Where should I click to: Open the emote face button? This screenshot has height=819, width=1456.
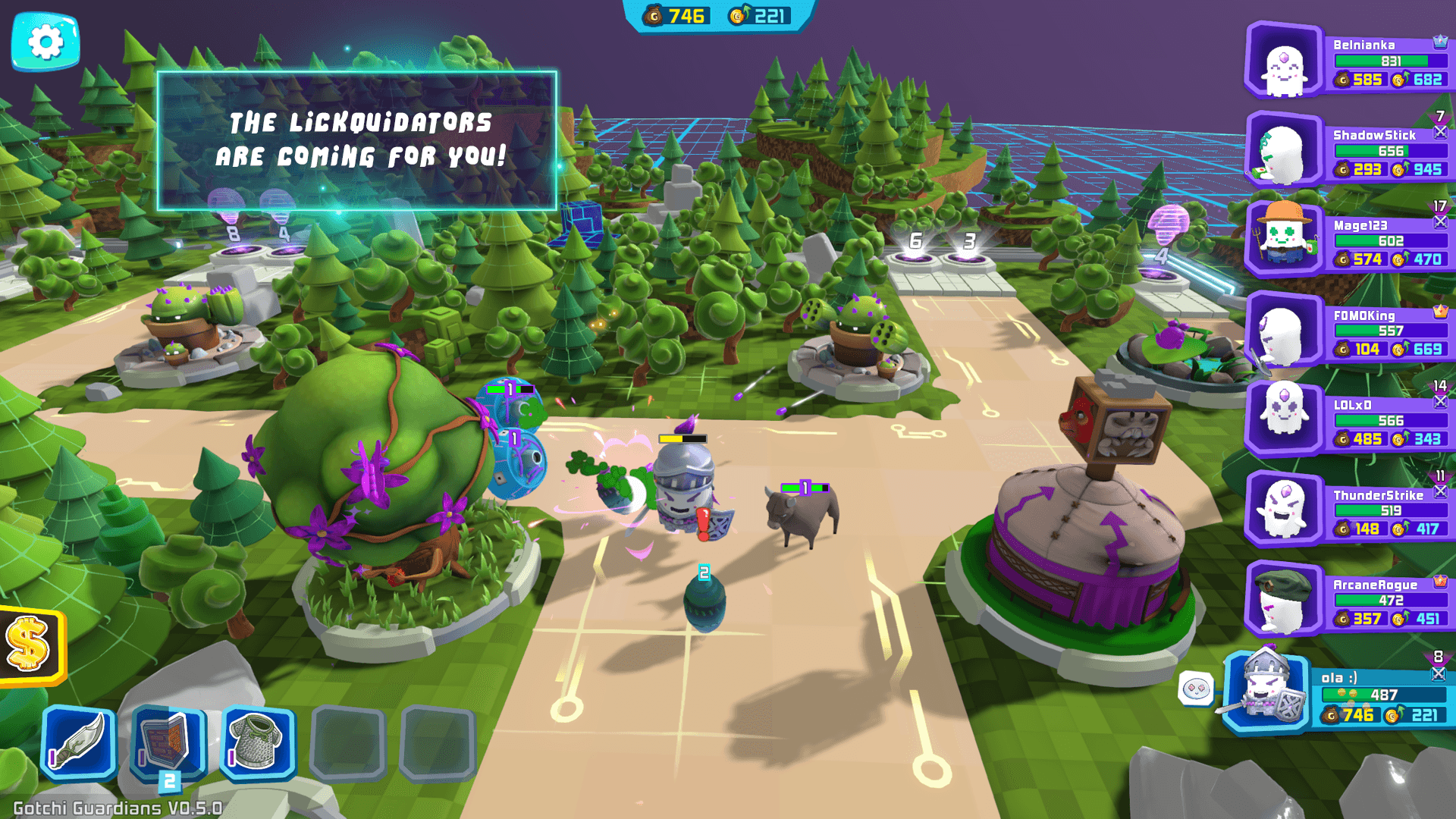(x=1197, y=689)
